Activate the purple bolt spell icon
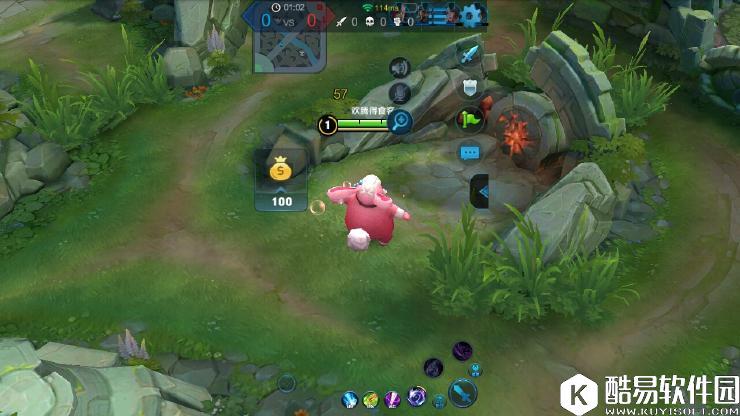This screenshot has height=416, width=740. (392, 400)
